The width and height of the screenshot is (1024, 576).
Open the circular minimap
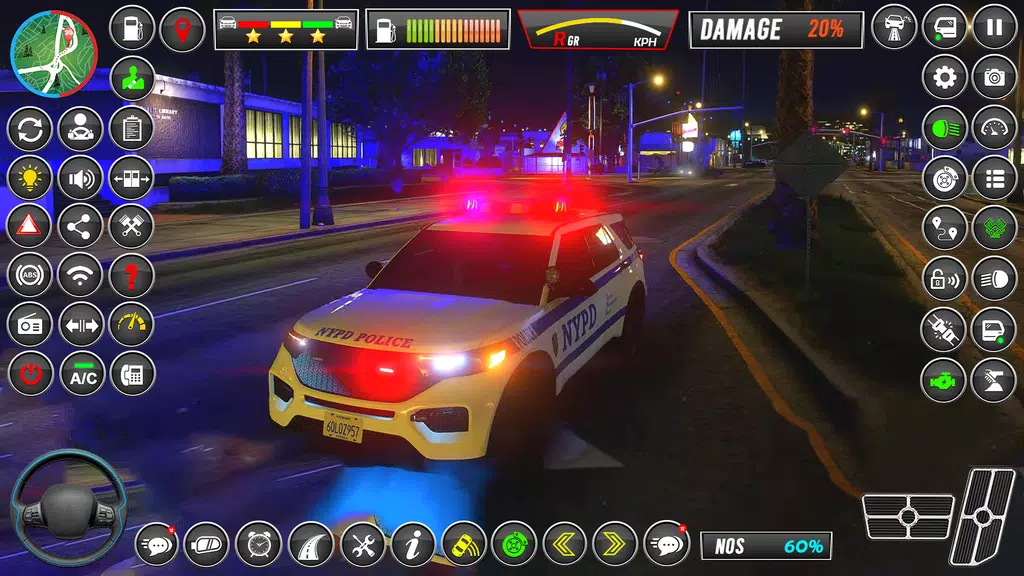[53, 53]
